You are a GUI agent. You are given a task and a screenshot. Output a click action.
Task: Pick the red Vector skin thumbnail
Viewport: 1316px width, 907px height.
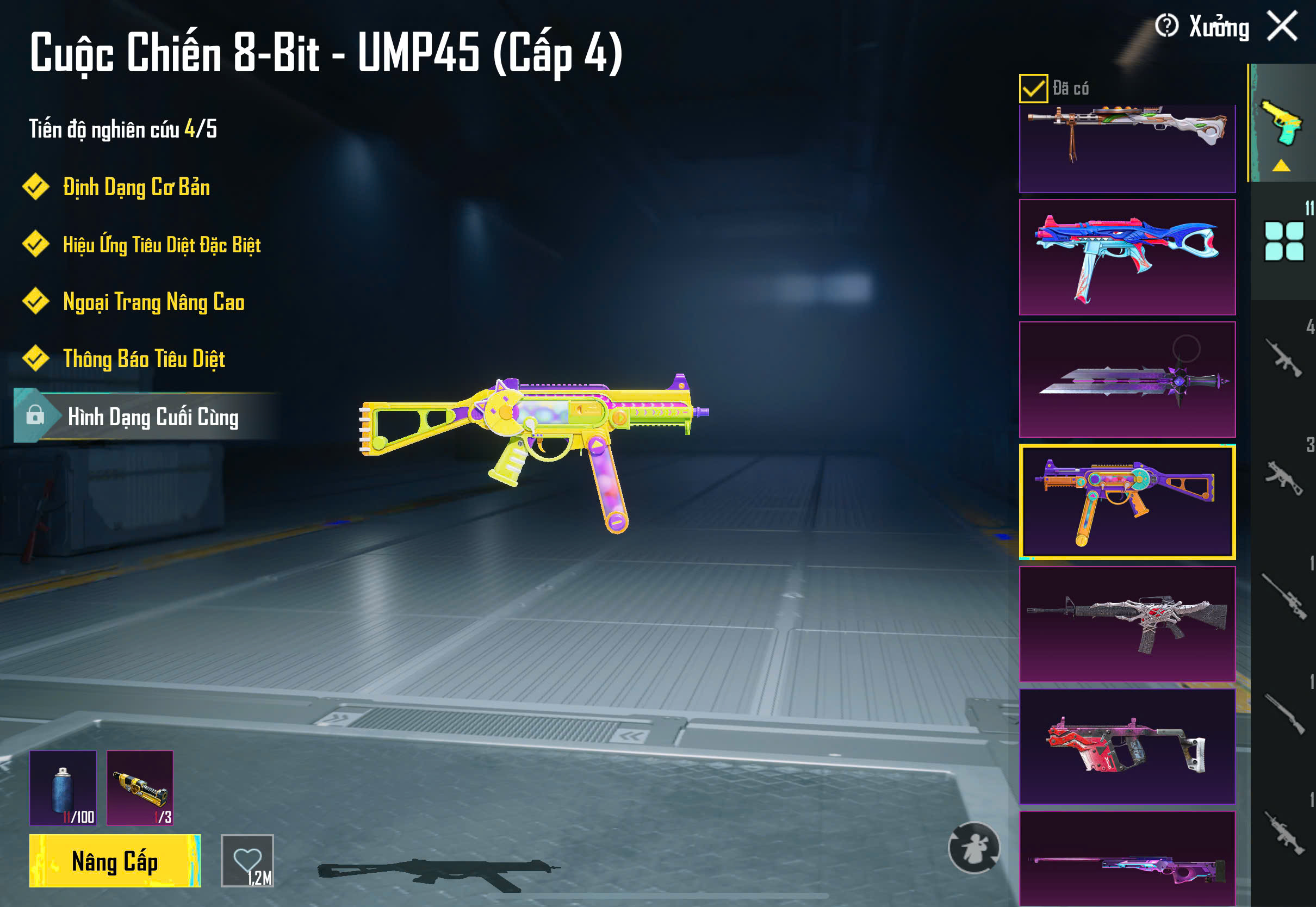click(1127, 746)
